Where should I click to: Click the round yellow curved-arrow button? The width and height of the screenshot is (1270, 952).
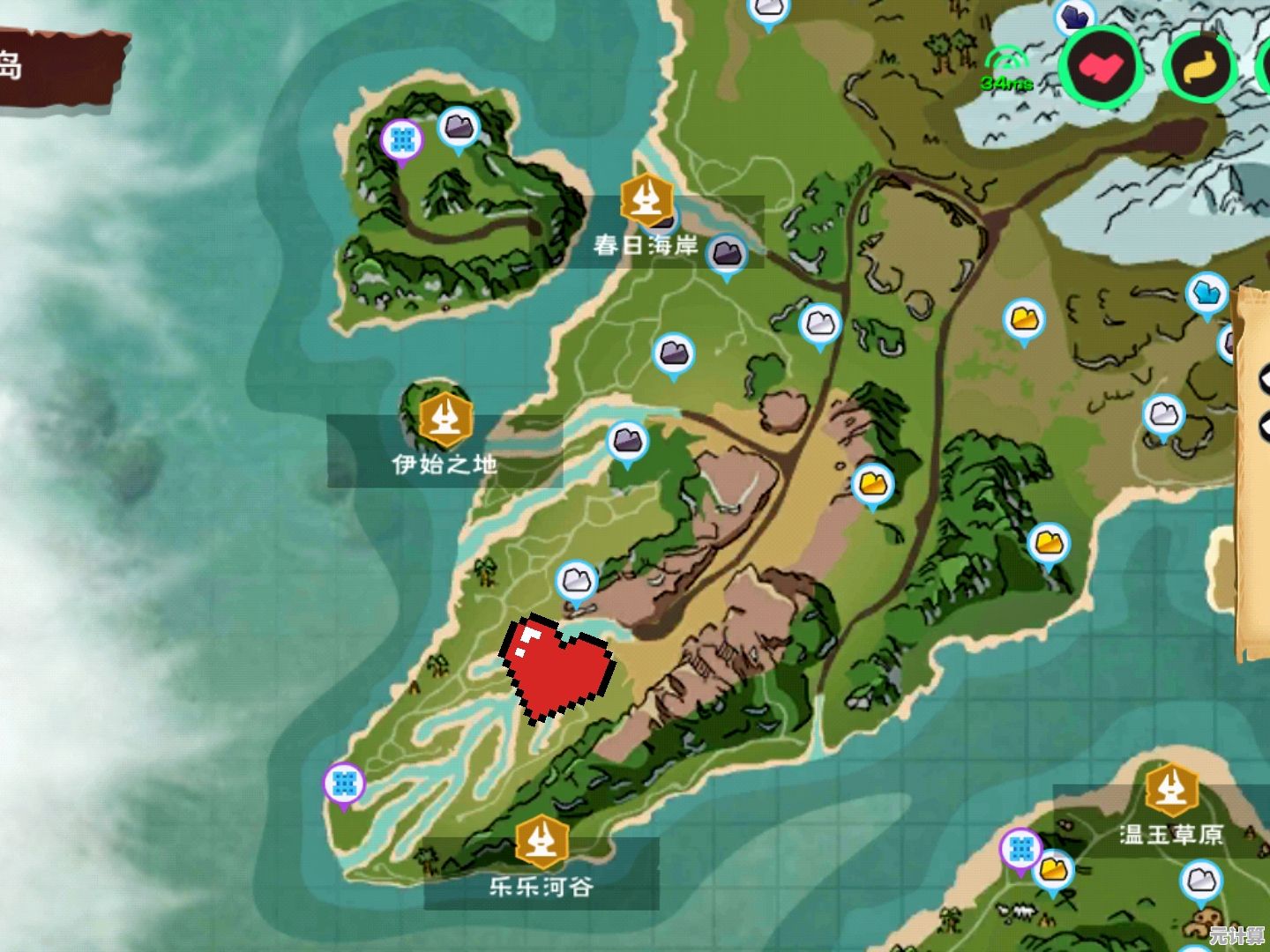[x=1199, y=68]
